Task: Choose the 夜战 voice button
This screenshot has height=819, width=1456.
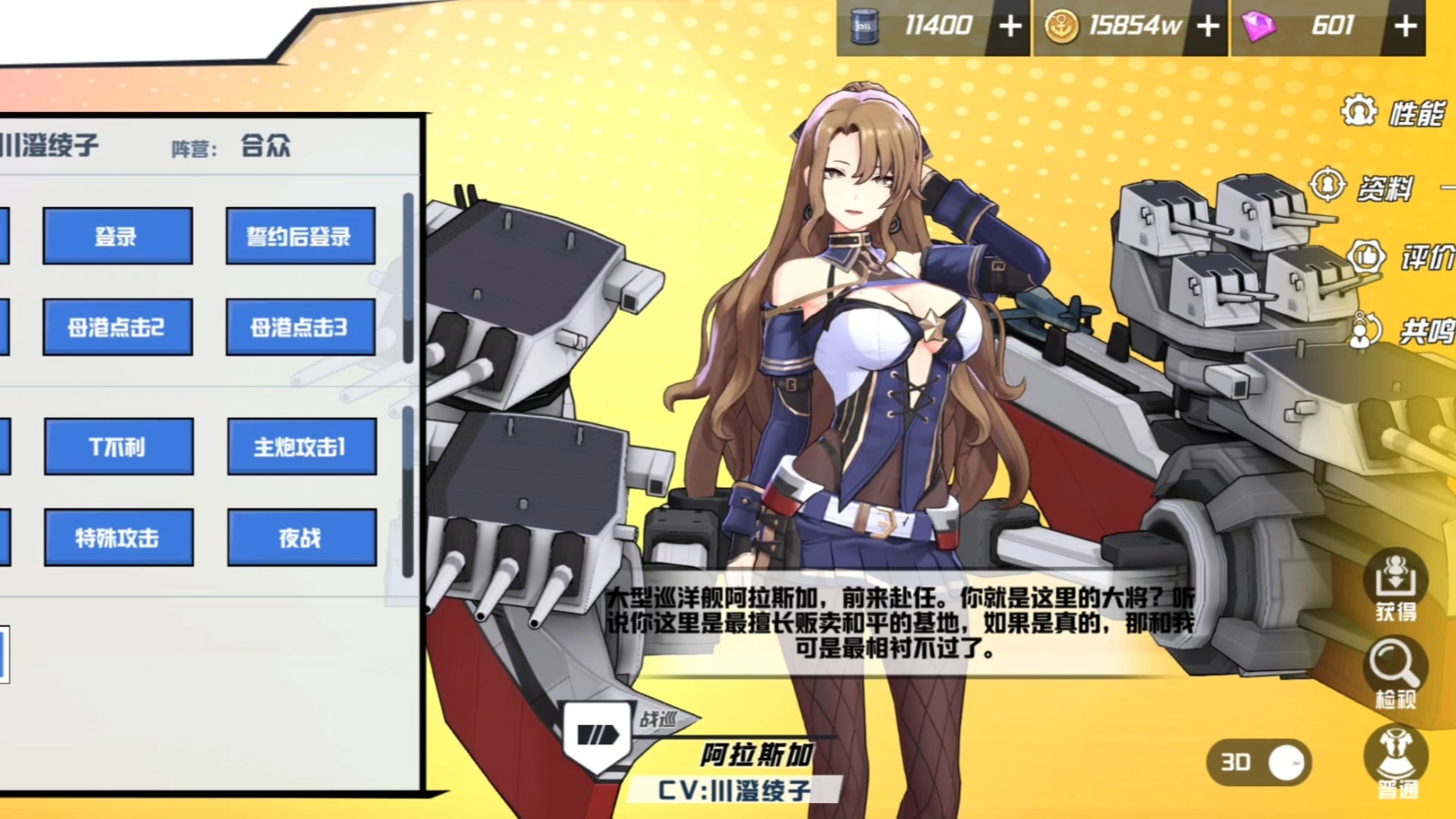Action: (x=302, y=538)
